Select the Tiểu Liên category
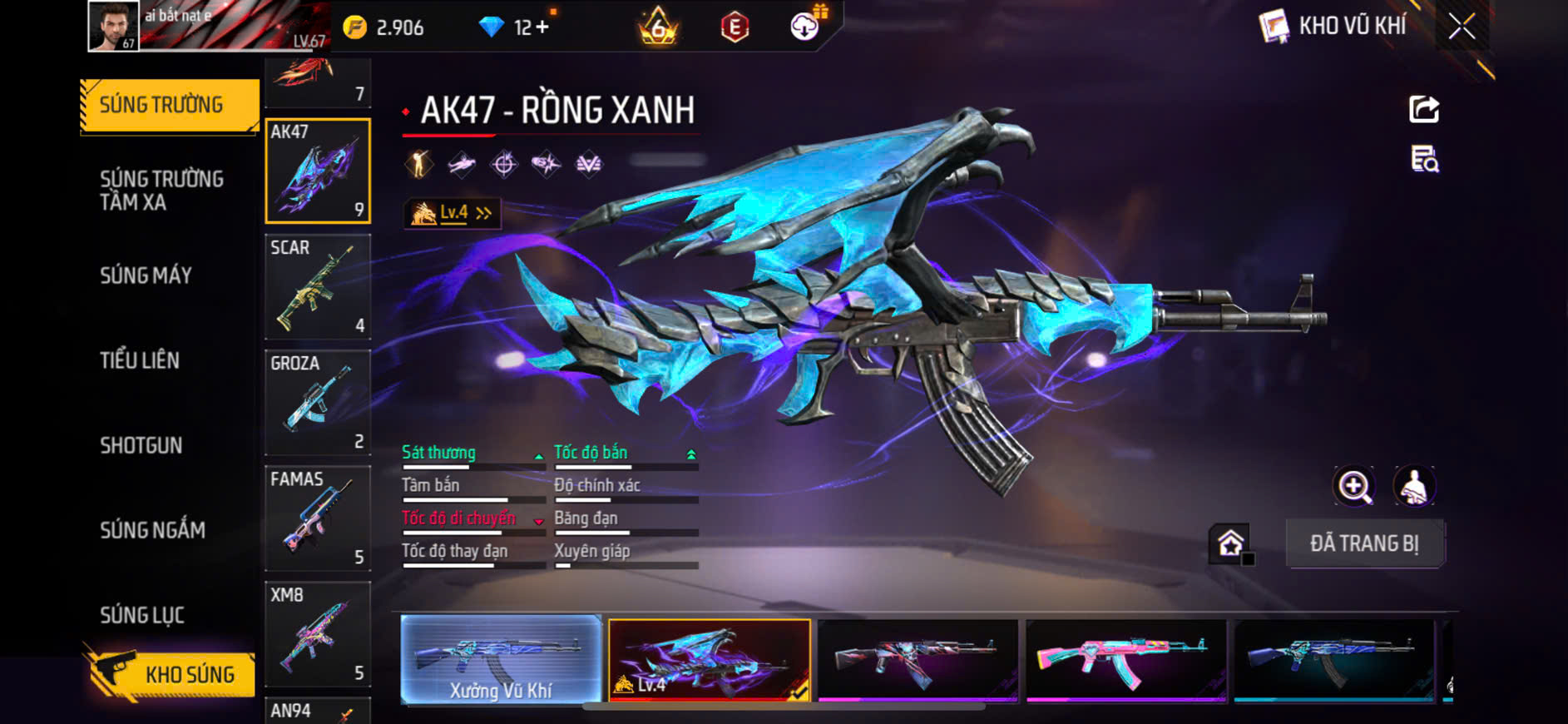The height and width of the screenshot is (724, 1568). [140, 360]
